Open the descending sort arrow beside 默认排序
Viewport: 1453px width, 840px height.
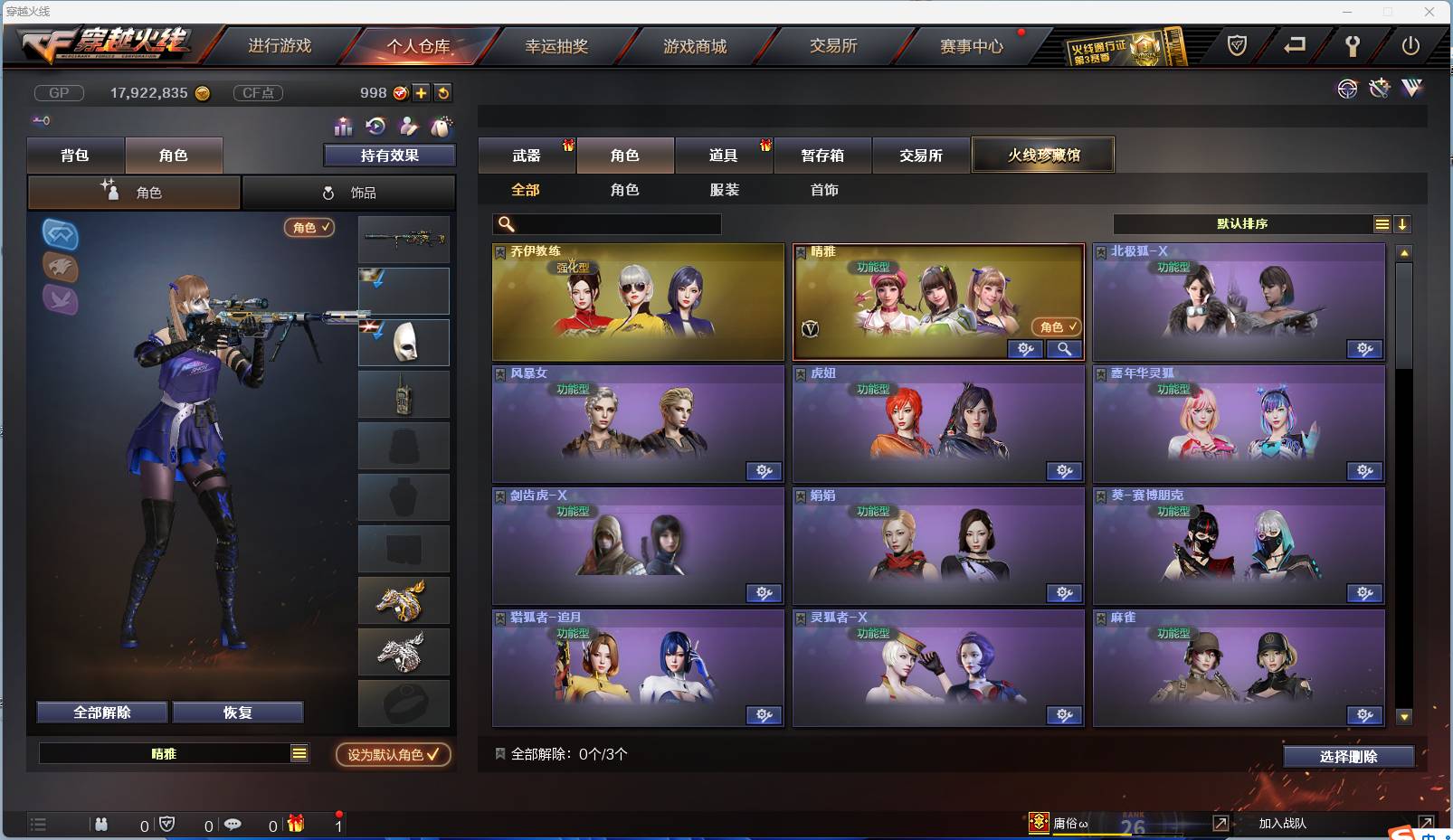(1402, 223)
